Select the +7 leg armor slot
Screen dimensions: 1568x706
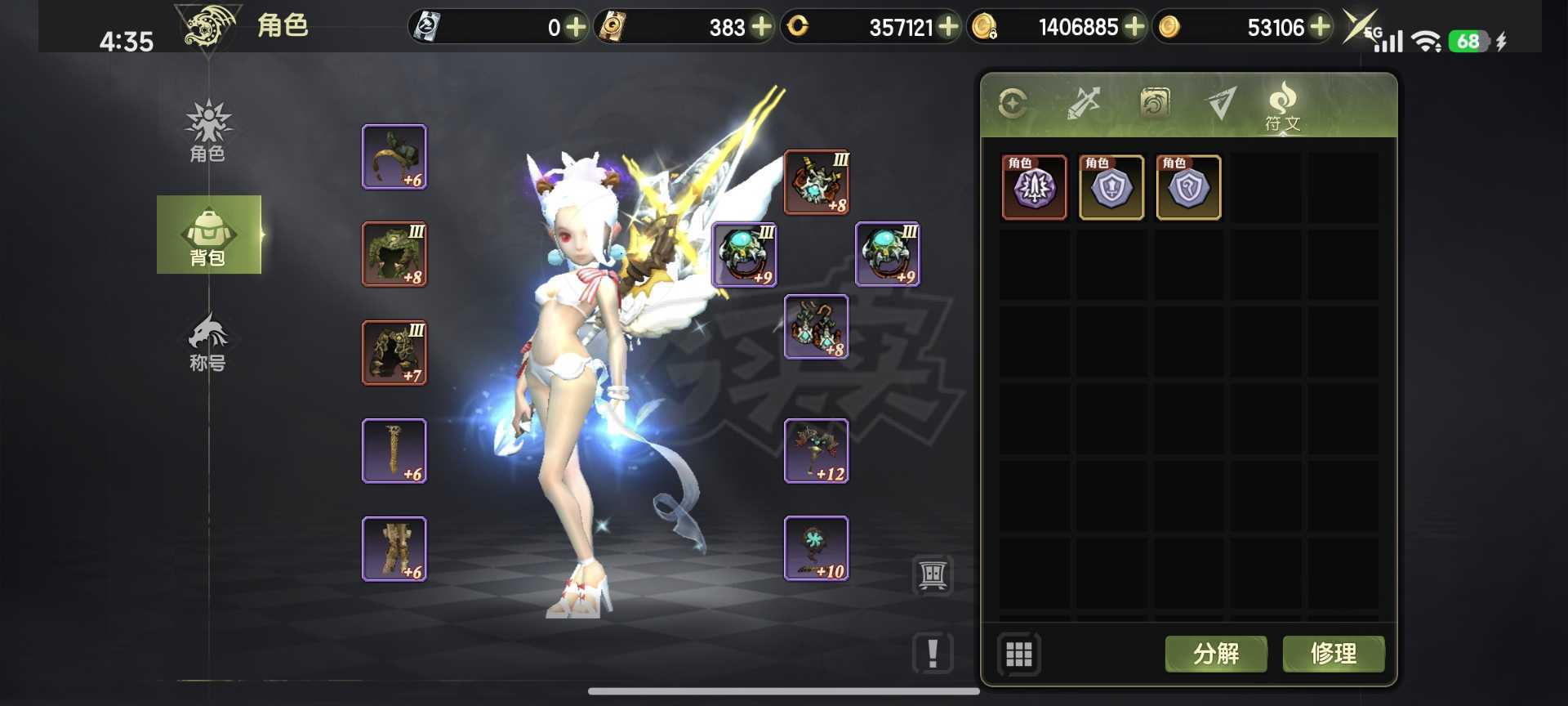pos(394,352)
